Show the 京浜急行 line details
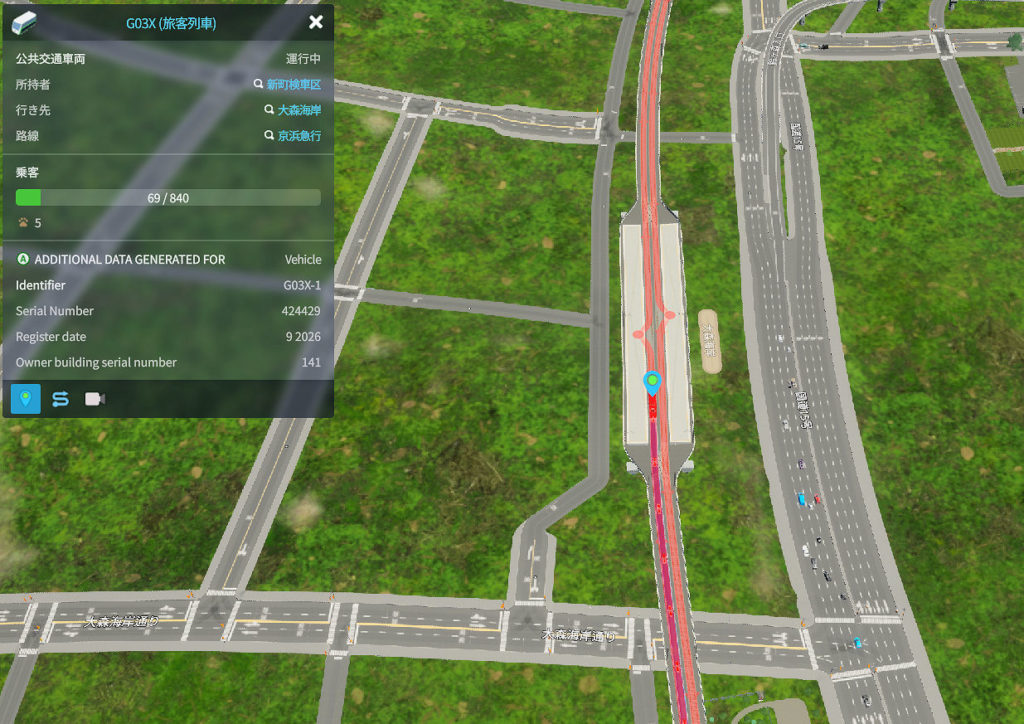1024x724 pixels. click(x=299, y=136)
